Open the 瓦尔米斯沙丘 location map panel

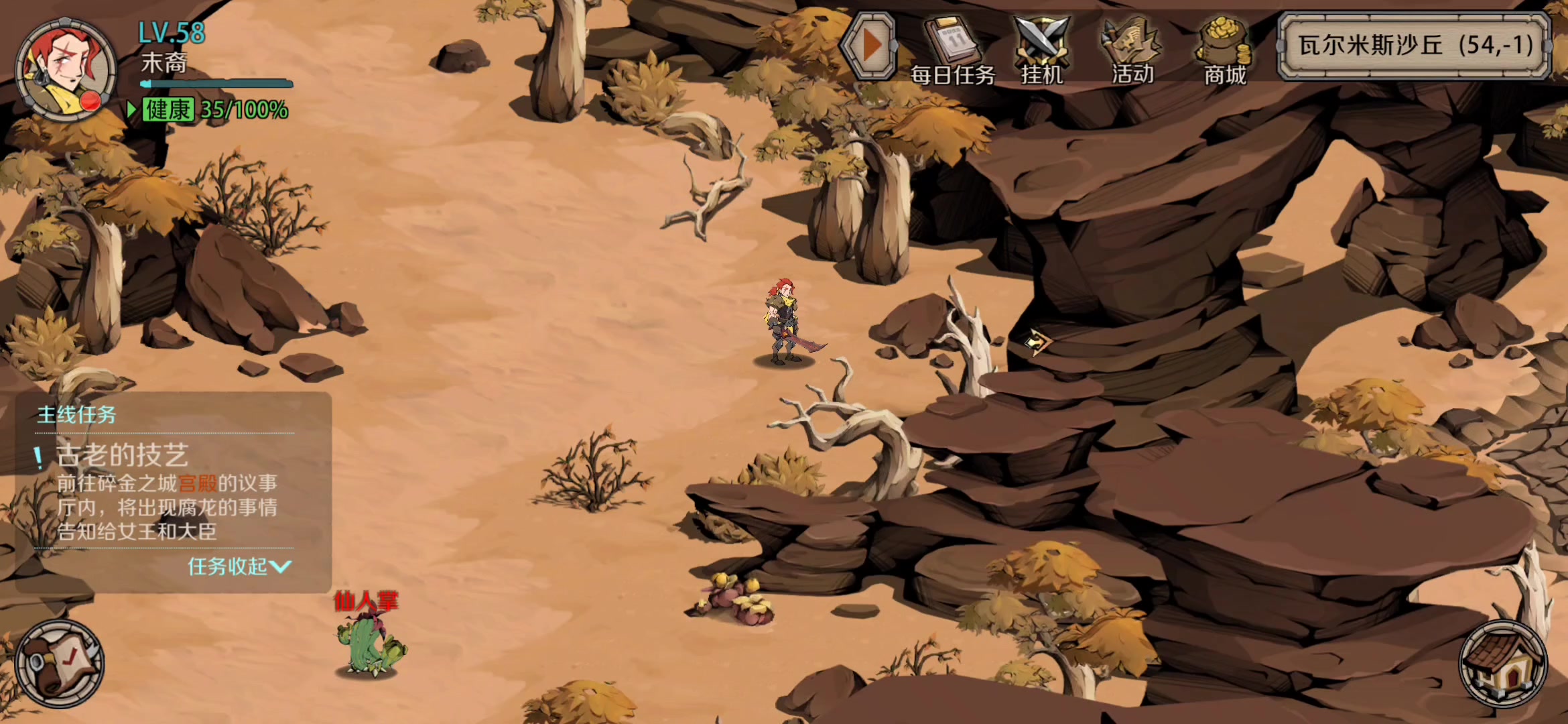tap(1415, 46)
